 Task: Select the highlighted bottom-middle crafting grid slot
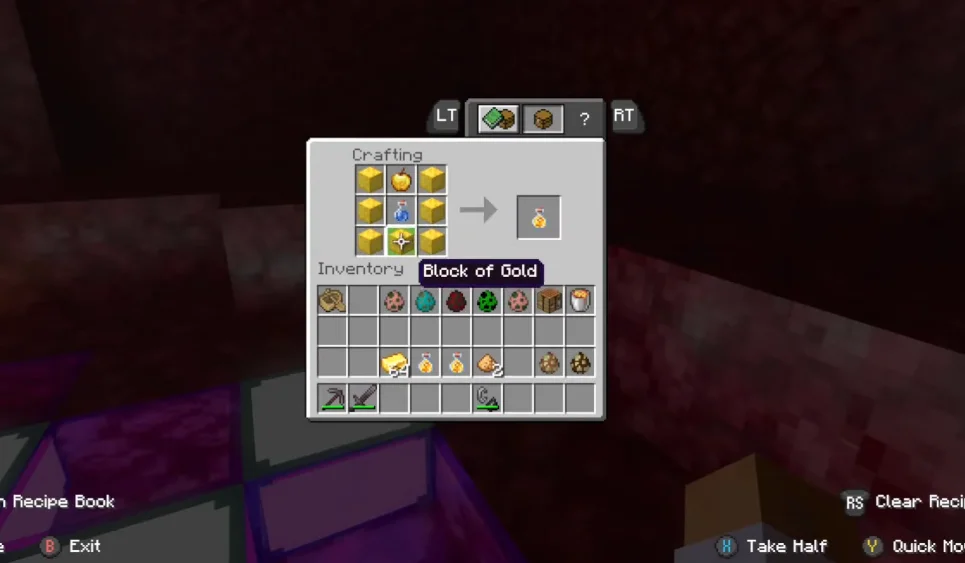pos(401,241)
